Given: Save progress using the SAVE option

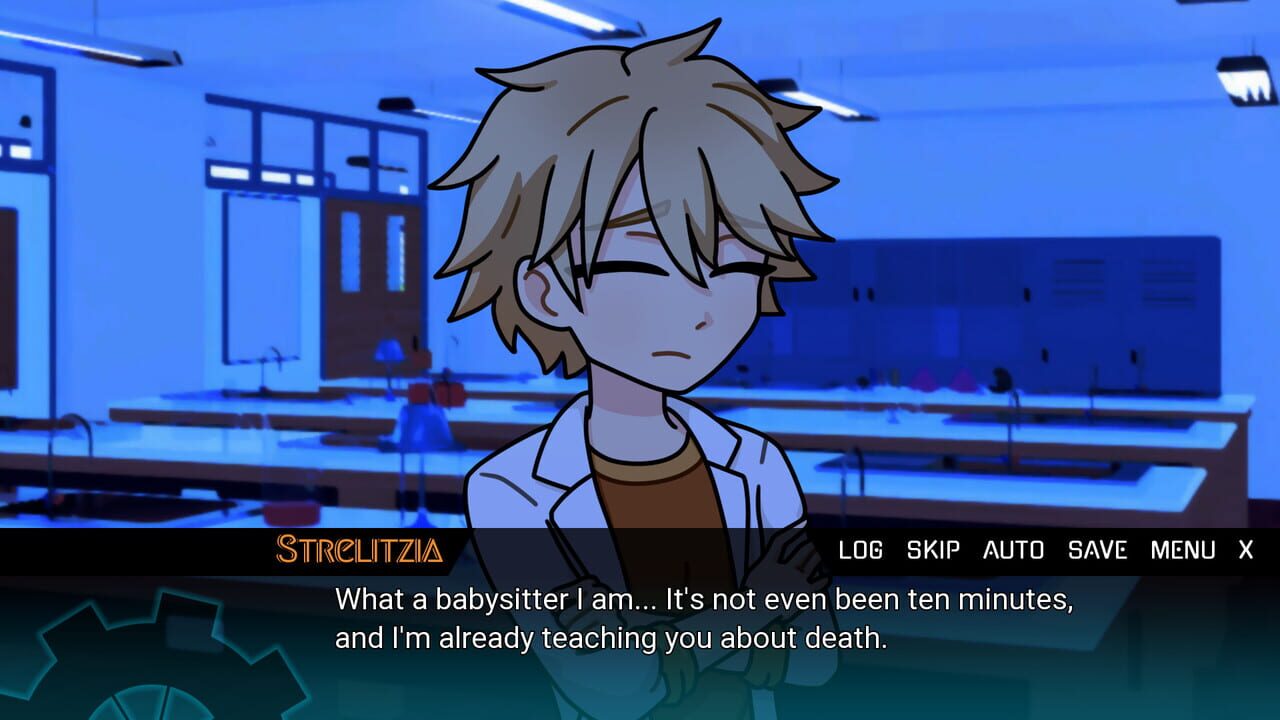Looking at the screenshot, I should (1099, 550).
